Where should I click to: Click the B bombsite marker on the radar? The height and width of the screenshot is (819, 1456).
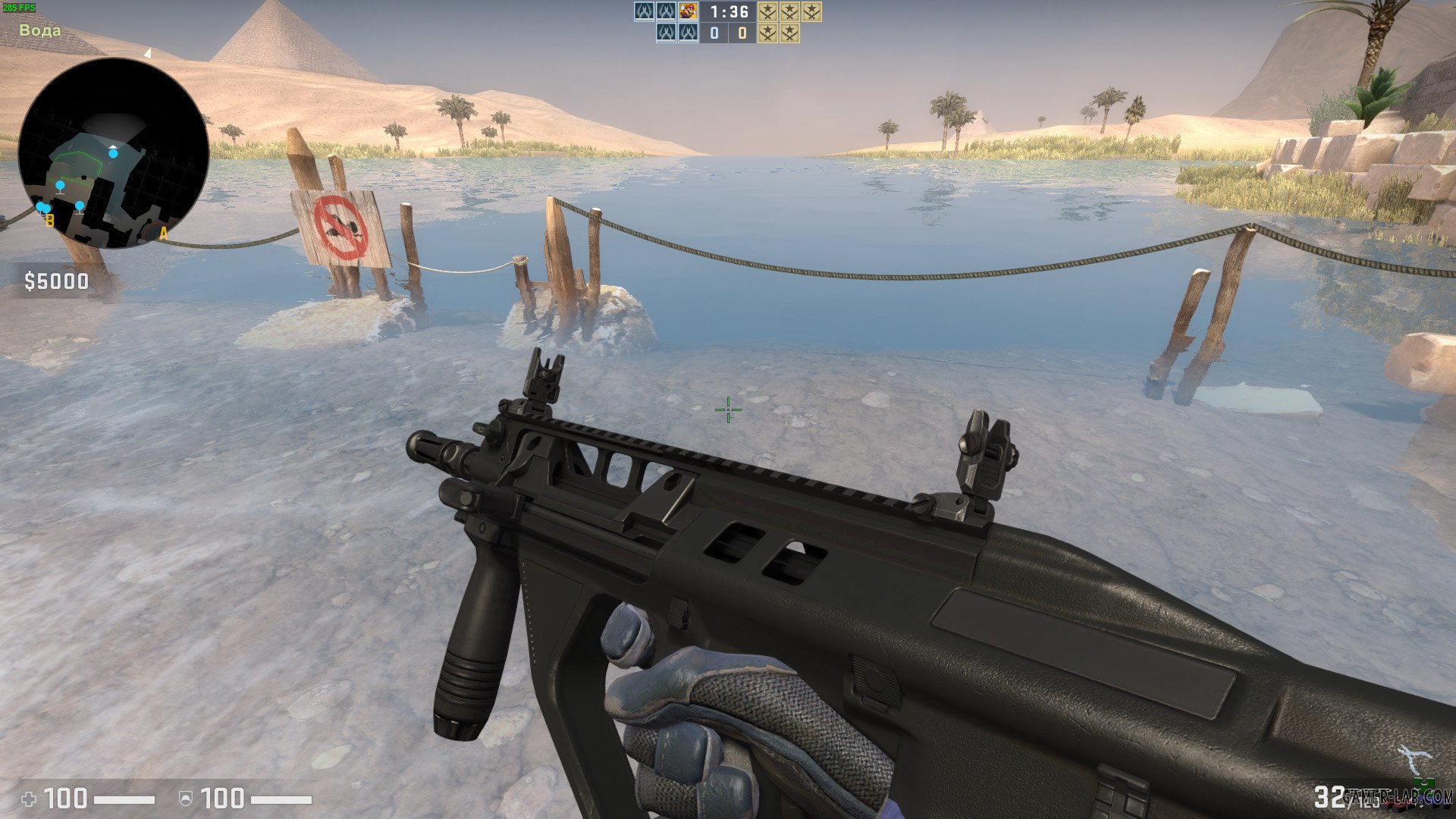point(49,221)
